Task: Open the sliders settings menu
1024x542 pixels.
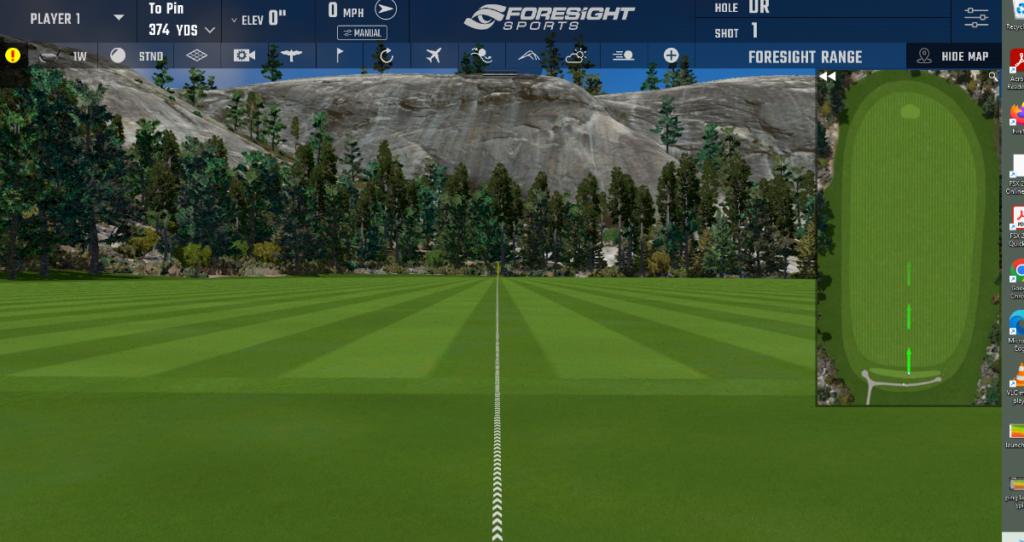Action: tap(976, 17)
